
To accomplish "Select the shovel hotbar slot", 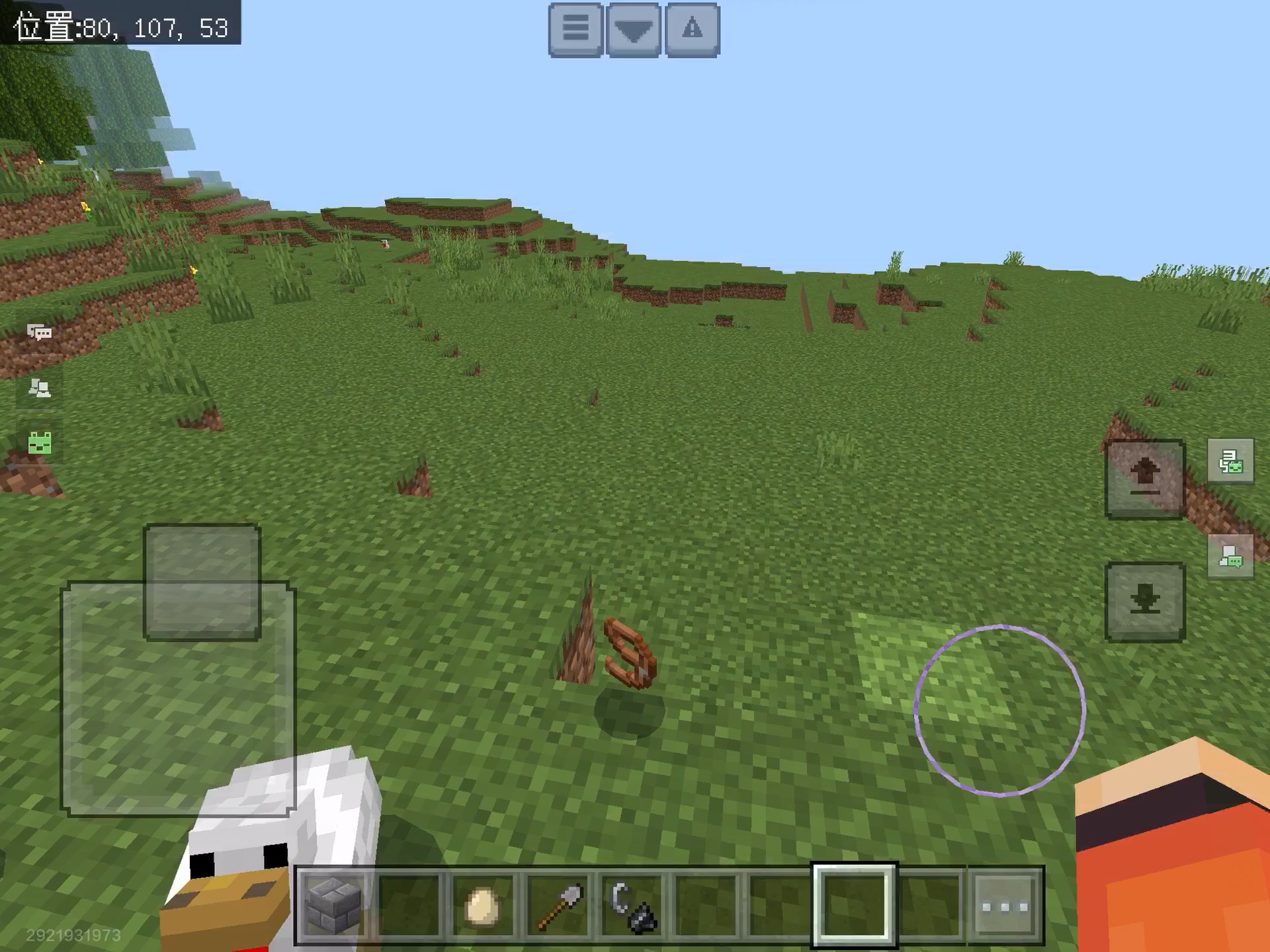I will [x=559, y=905].
